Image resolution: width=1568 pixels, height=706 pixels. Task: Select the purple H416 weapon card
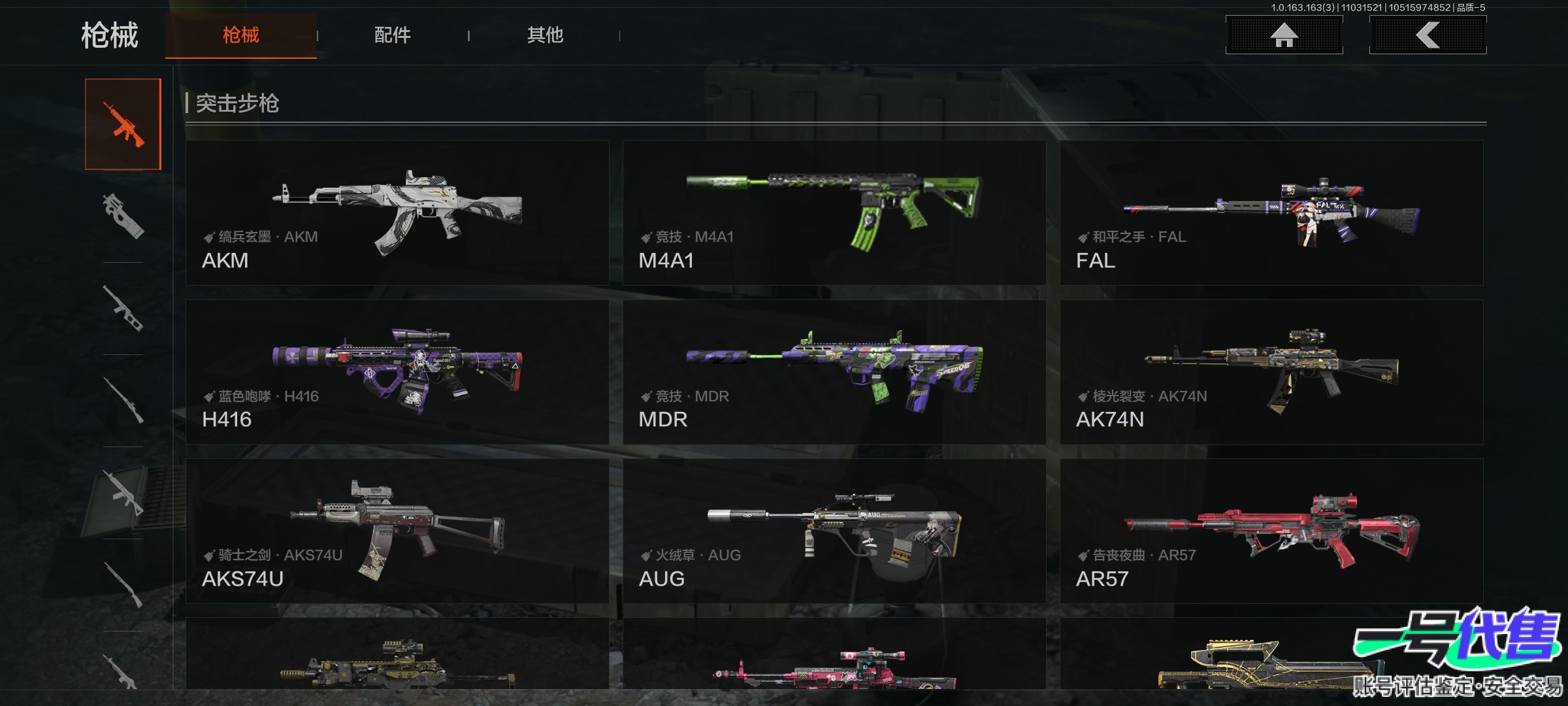[x=397, y=372]
